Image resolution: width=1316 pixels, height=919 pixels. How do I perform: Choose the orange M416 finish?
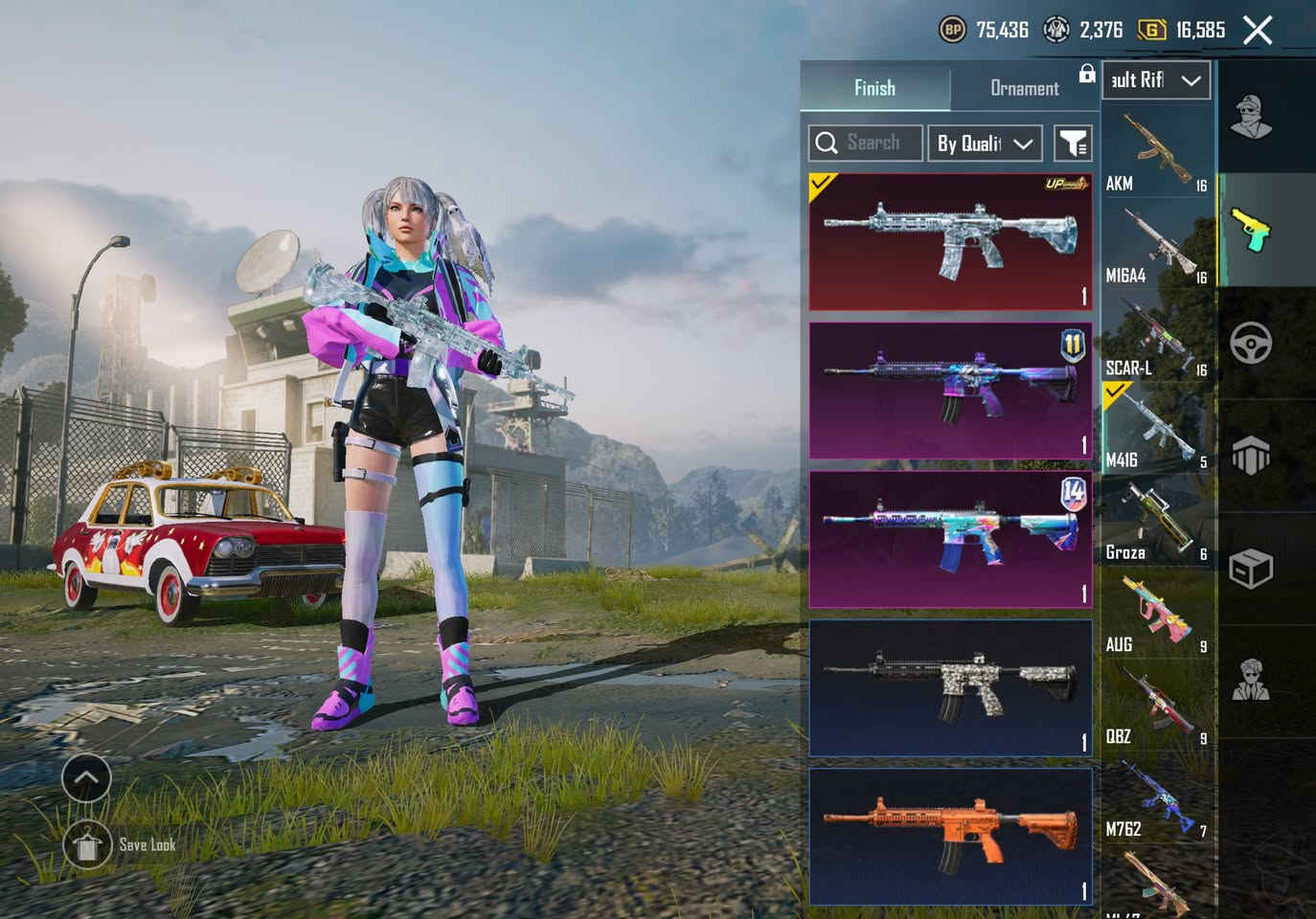(x=950, y=836)
